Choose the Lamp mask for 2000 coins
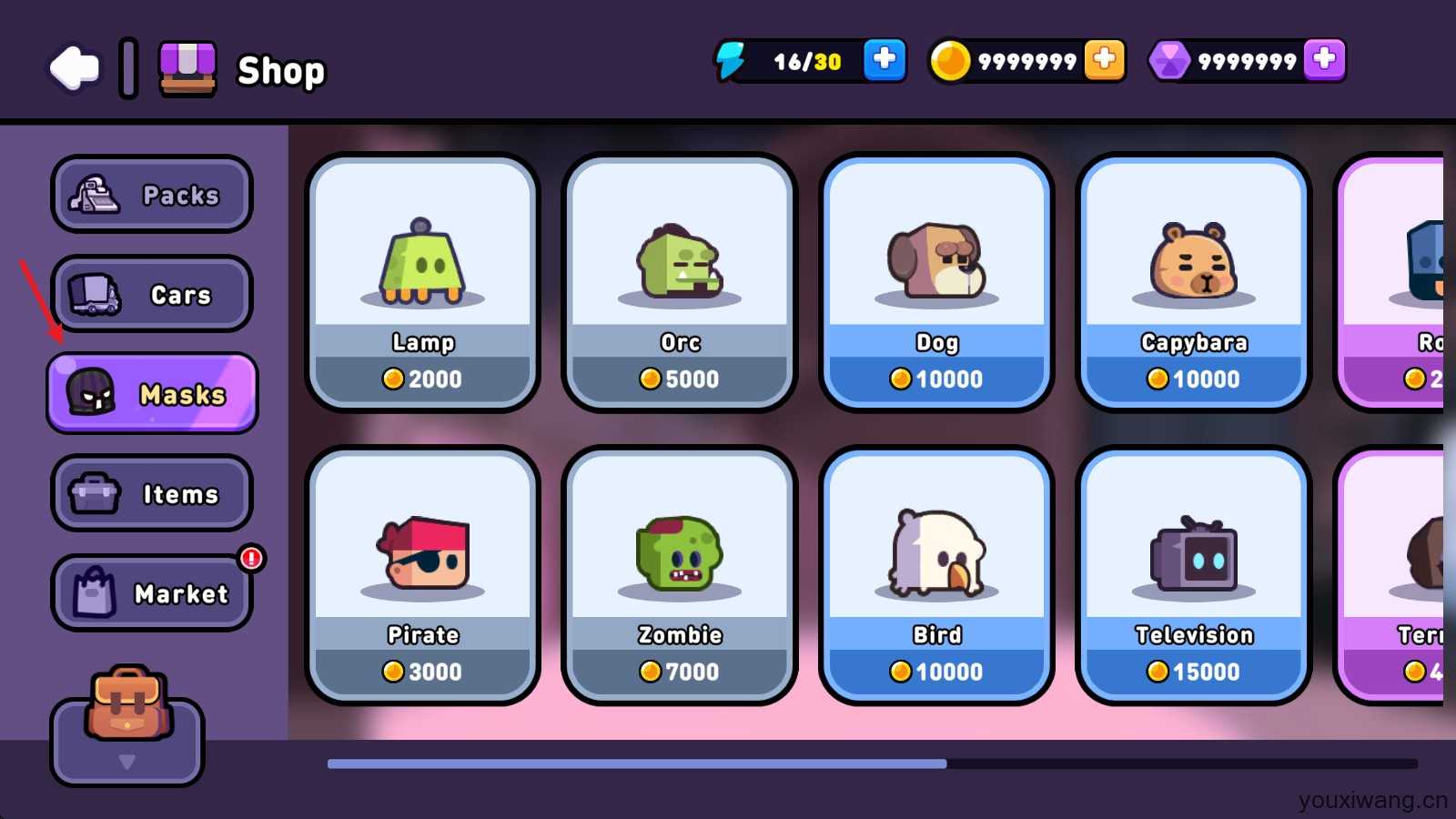1456x819 pixels. 422,282
